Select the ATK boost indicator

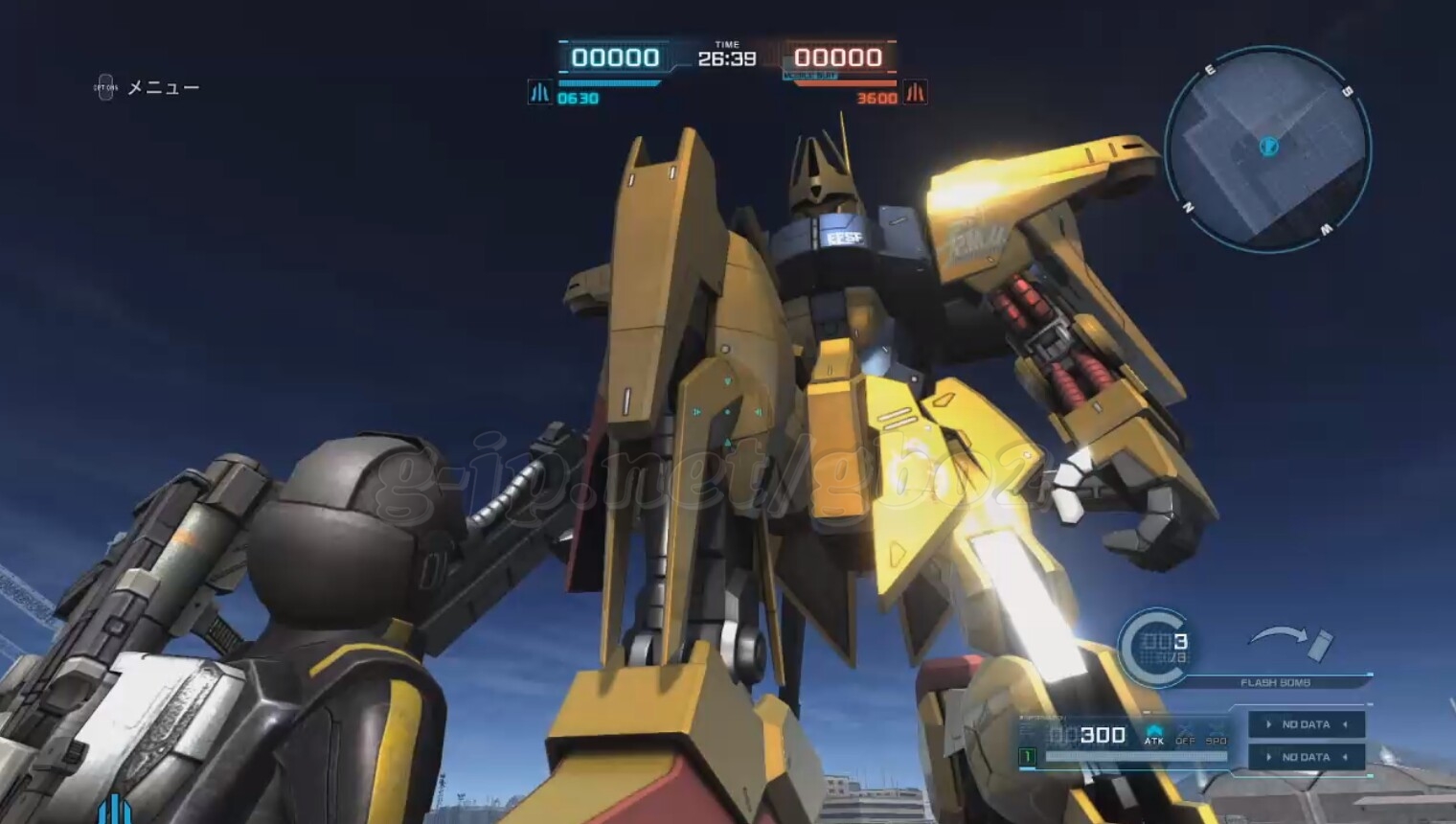[1154, 735]
